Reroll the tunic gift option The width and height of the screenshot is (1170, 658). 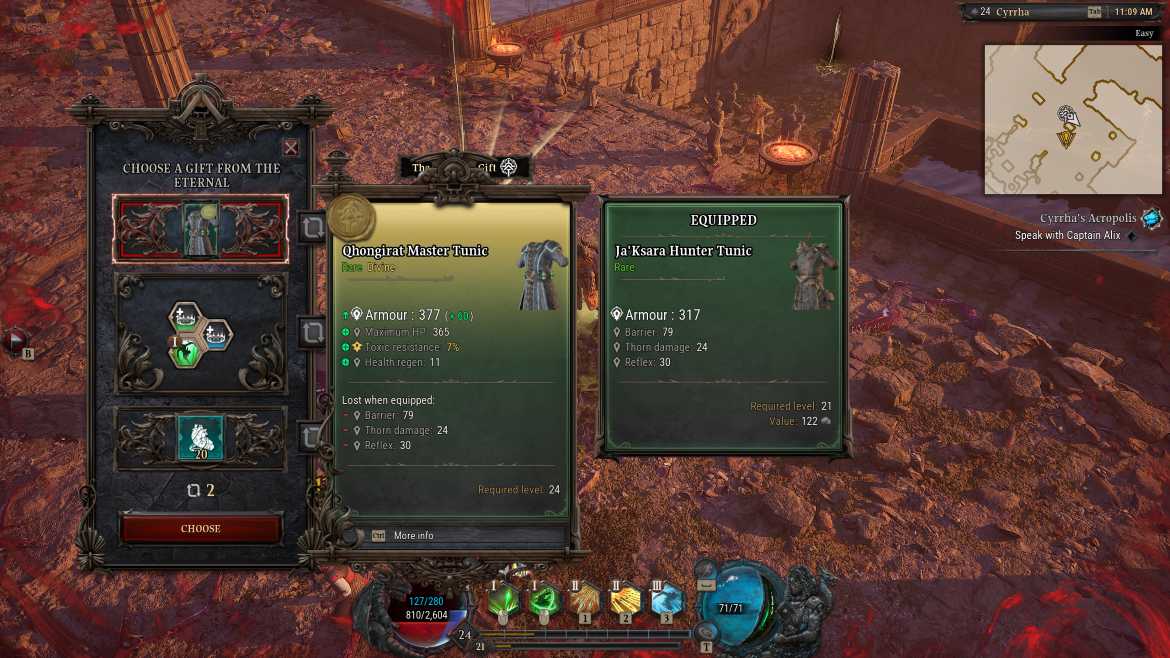311,228
